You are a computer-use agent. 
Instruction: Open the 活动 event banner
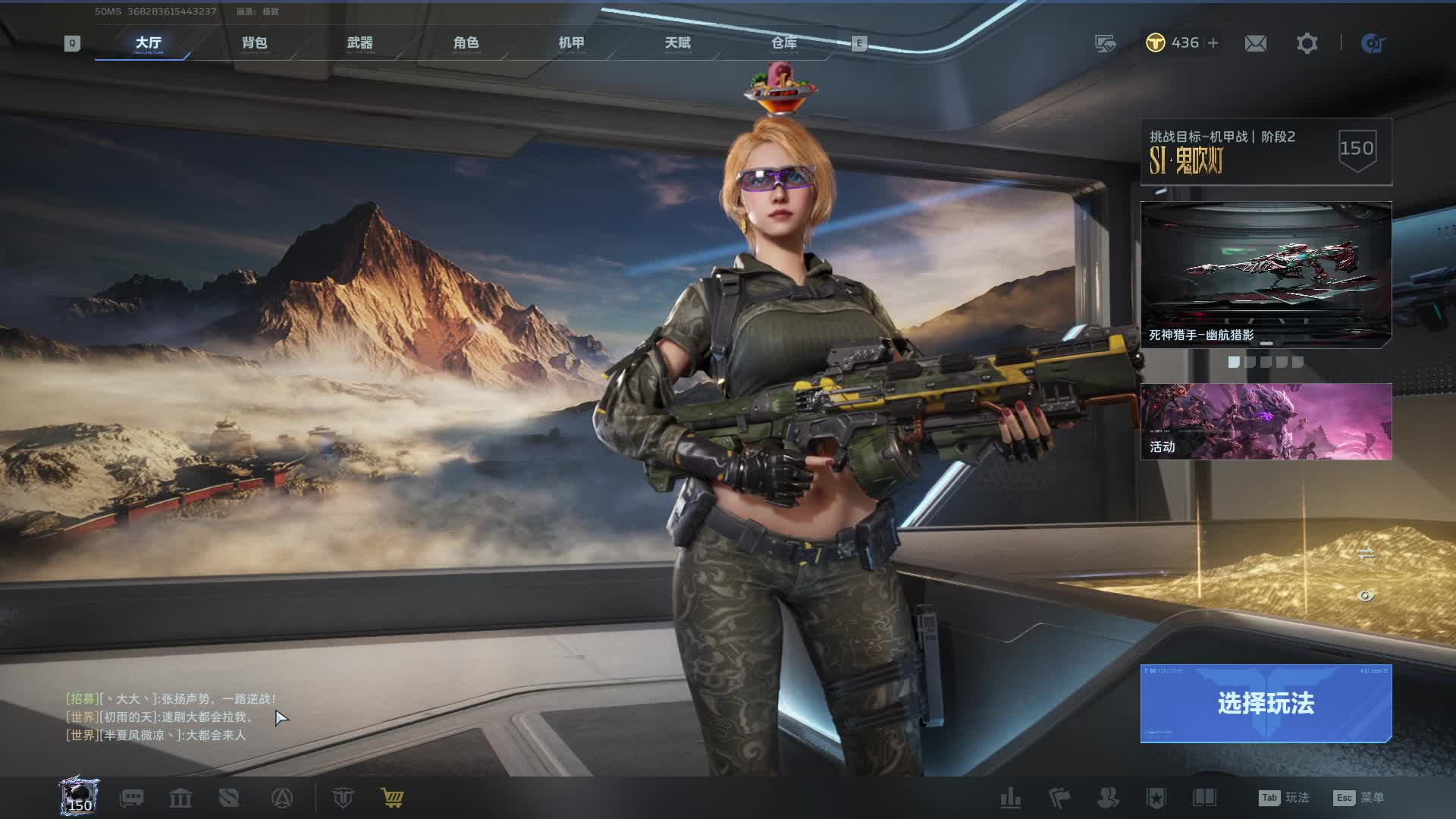pyautogui.click(x=1266, y=421)
